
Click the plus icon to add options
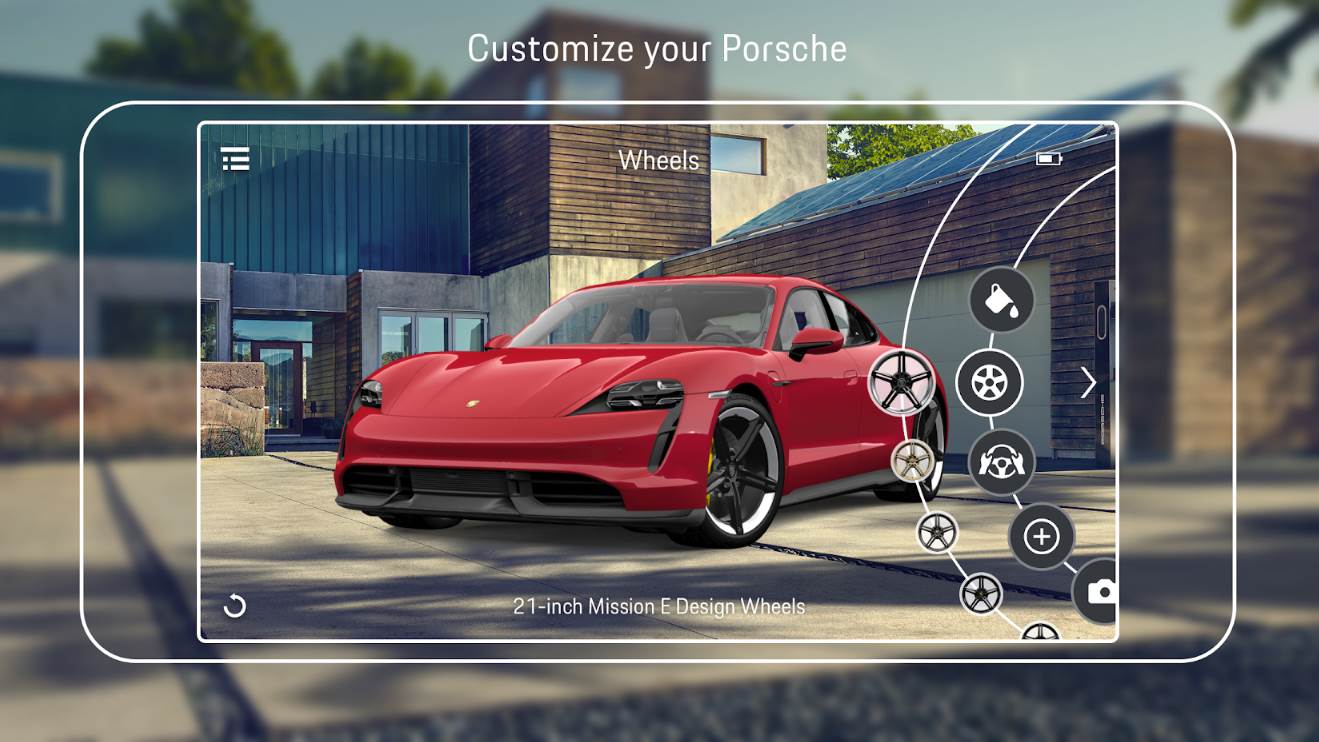pos(1040,537)
